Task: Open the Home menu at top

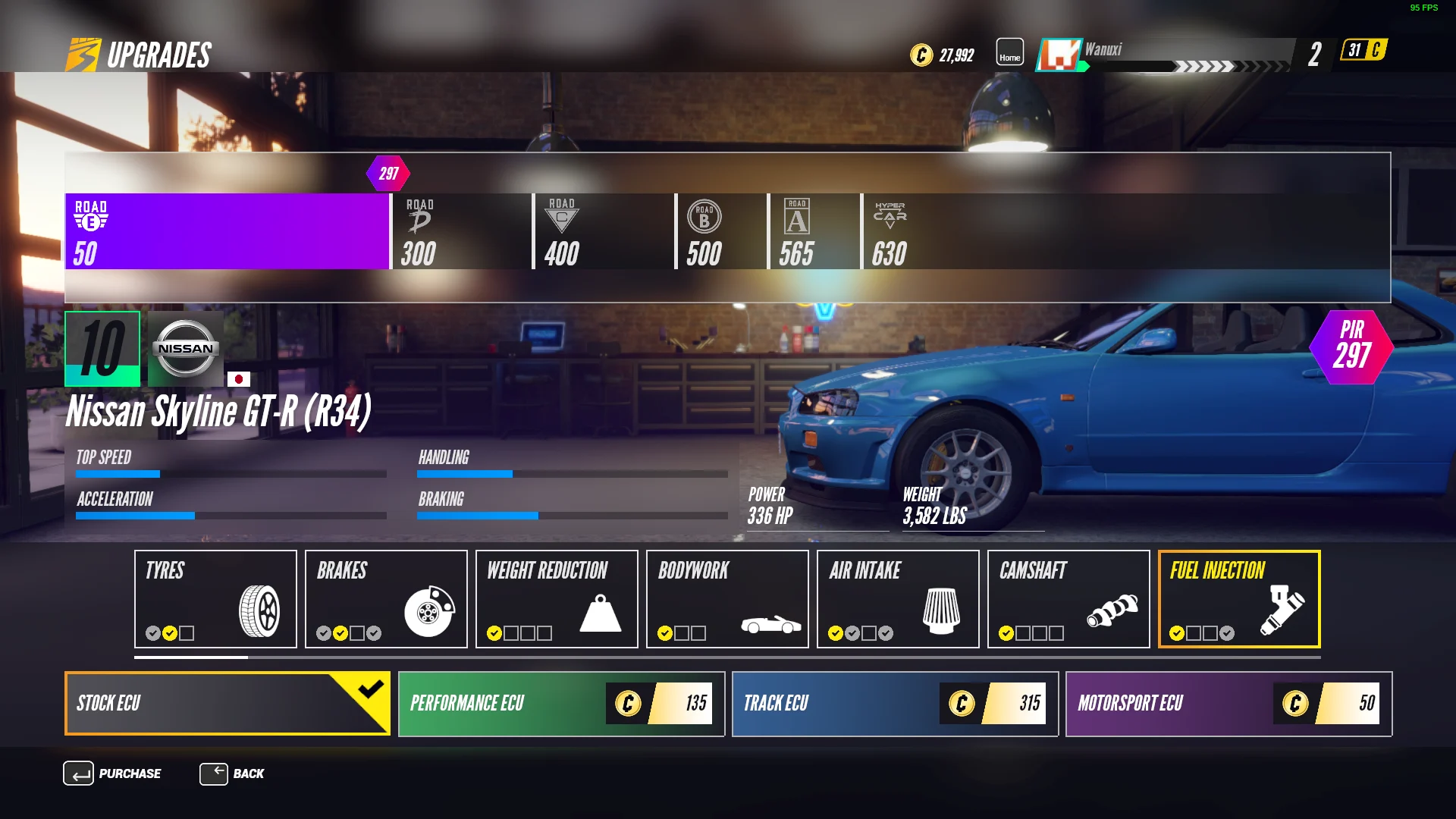Action: click(1009, 52)
